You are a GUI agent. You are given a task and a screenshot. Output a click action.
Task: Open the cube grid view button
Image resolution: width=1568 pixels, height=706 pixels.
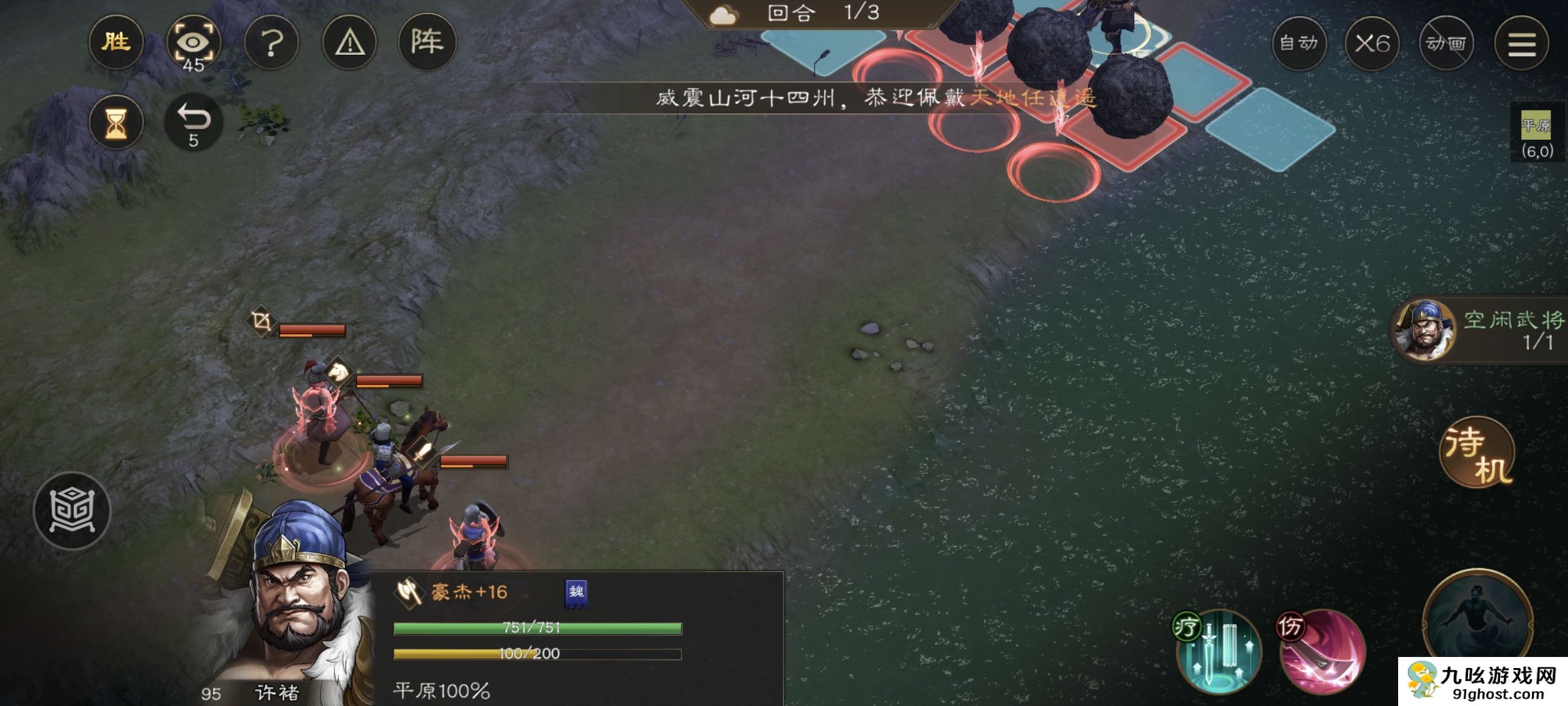[x=72, y=511]
